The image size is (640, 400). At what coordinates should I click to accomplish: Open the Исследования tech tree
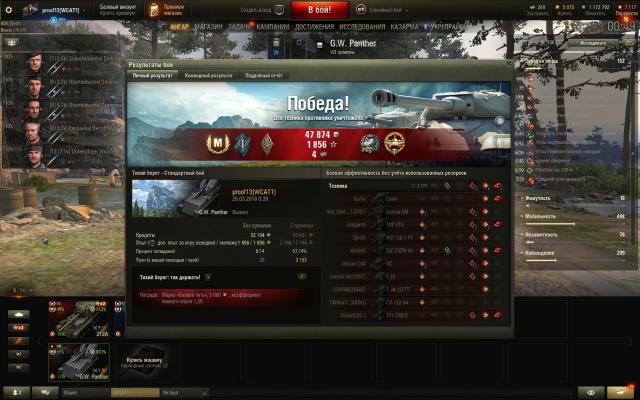point(362,26)
